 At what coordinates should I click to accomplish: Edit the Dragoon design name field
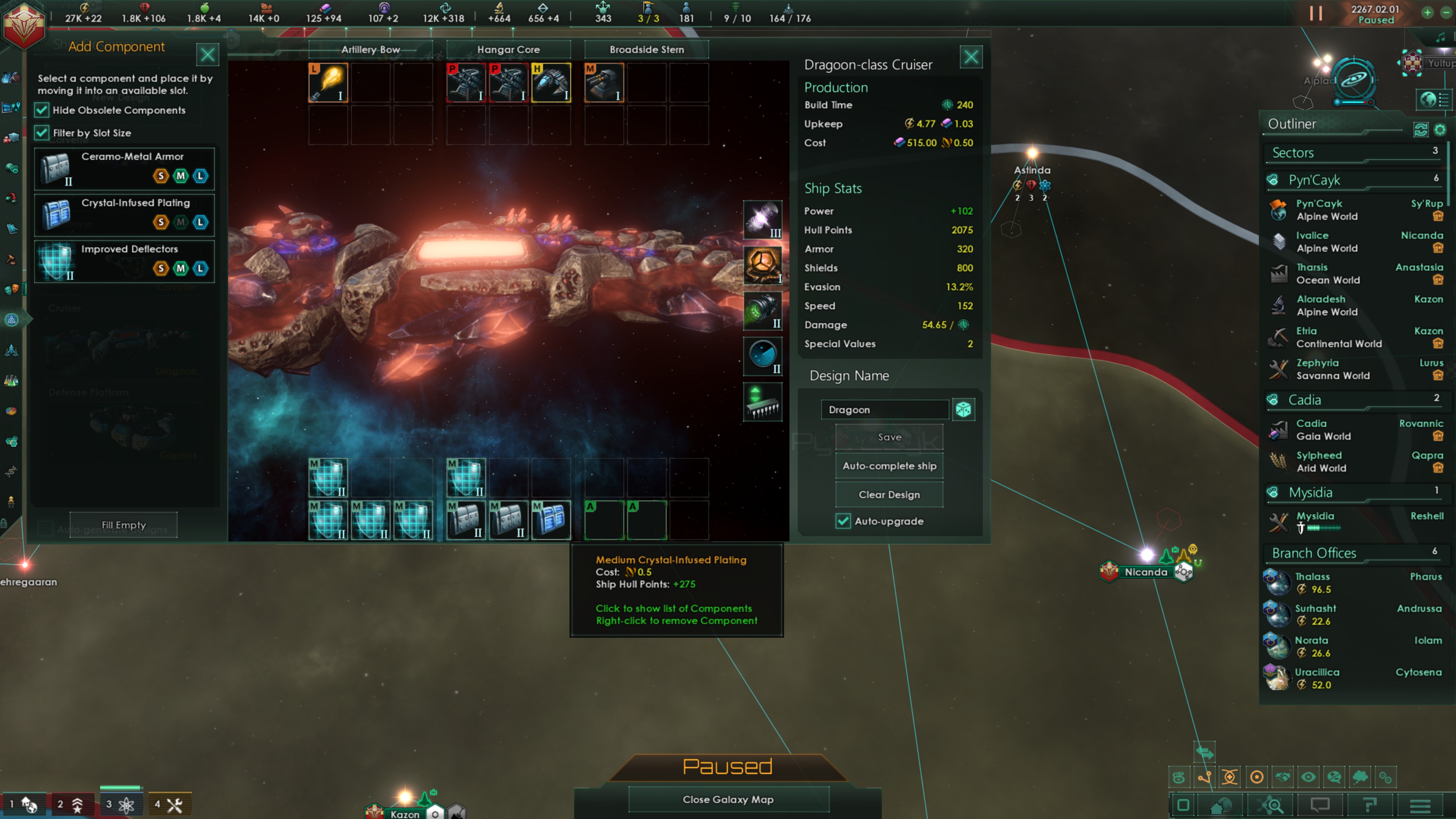pyautogui.click(x=885, y=409)
